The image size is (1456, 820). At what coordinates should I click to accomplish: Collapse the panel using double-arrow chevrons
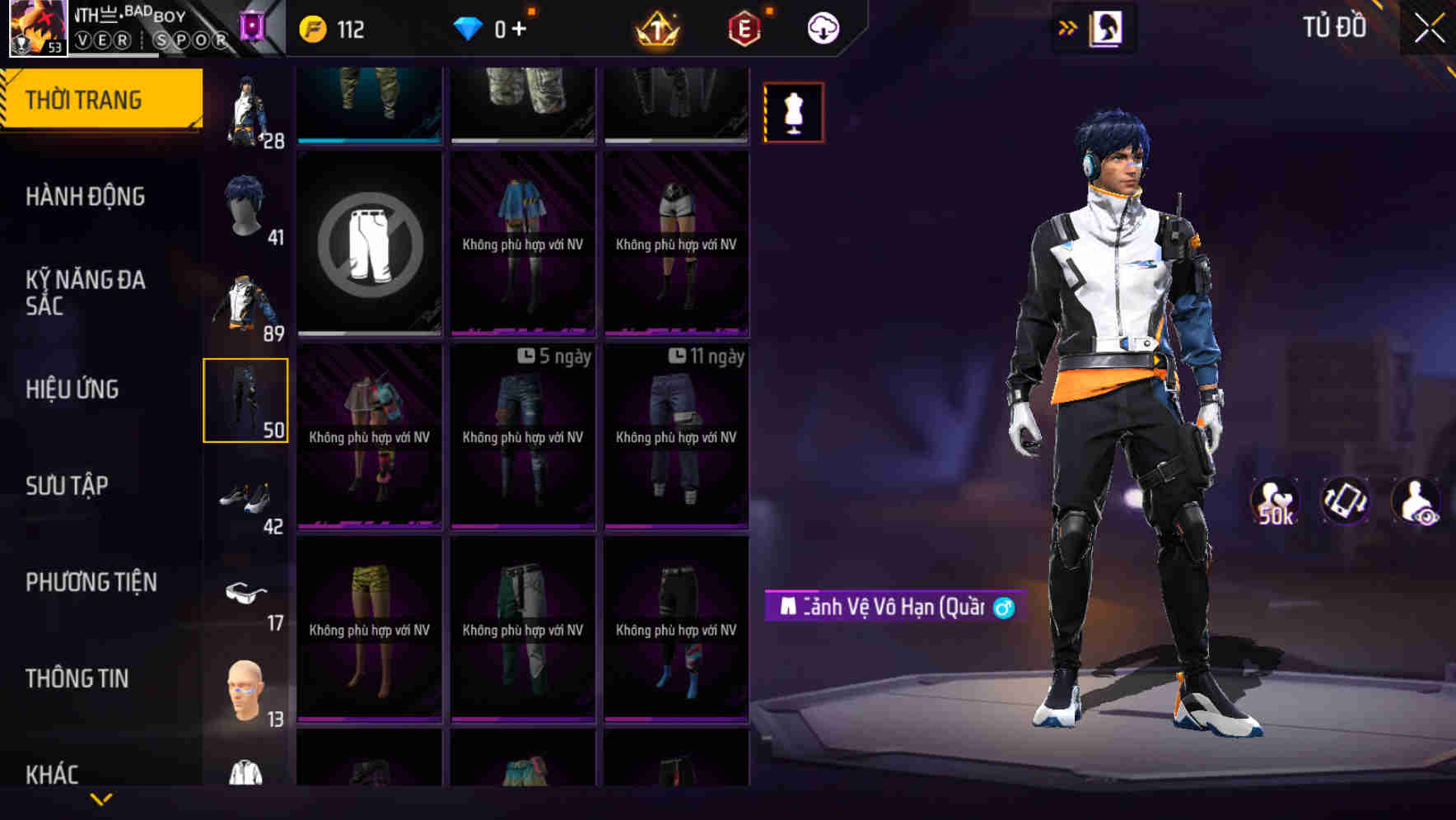pyautogui.click(x=1066, y=27)
